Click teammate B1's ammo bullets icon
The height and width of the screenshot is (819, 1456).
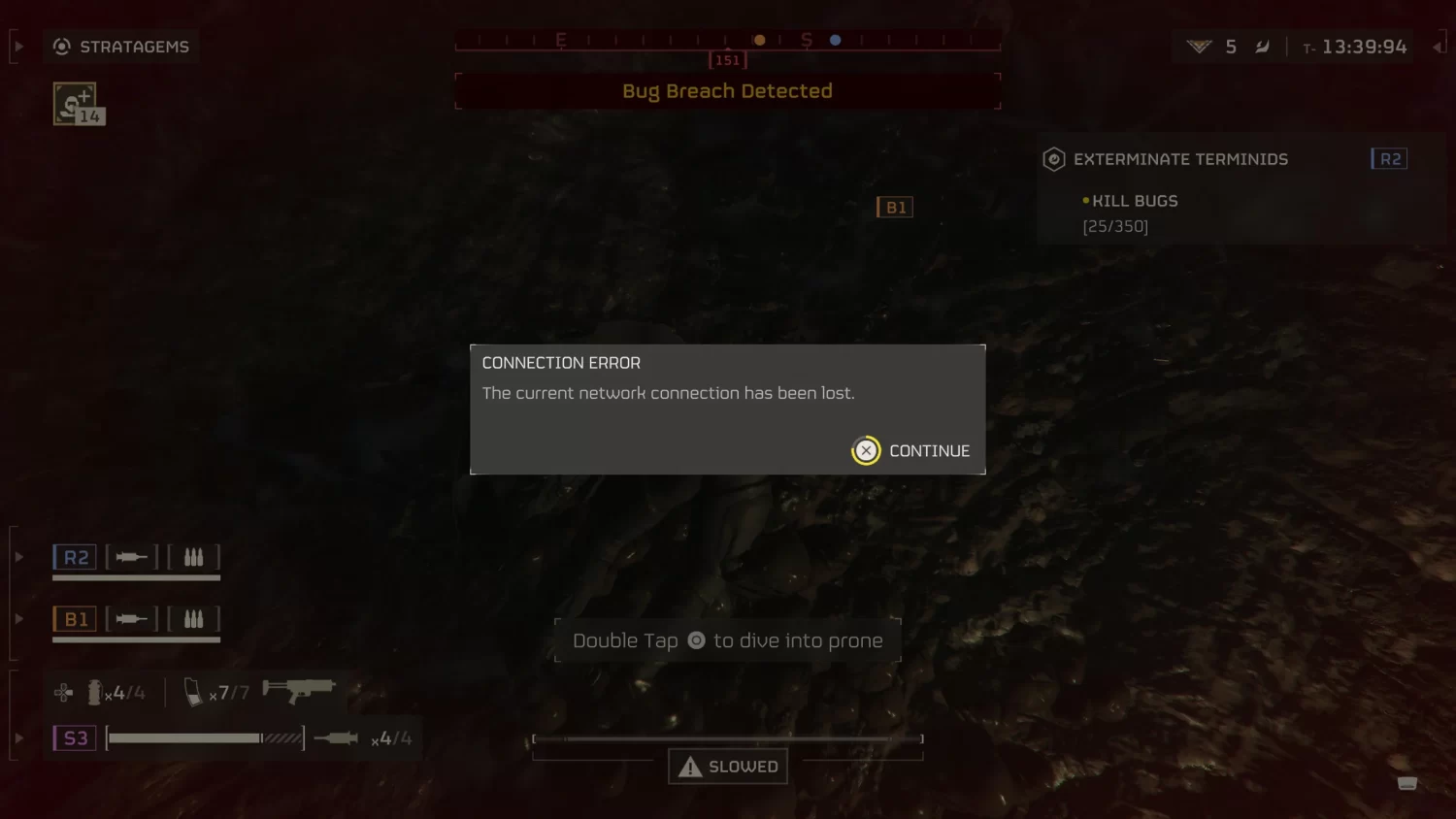[193, 618]
